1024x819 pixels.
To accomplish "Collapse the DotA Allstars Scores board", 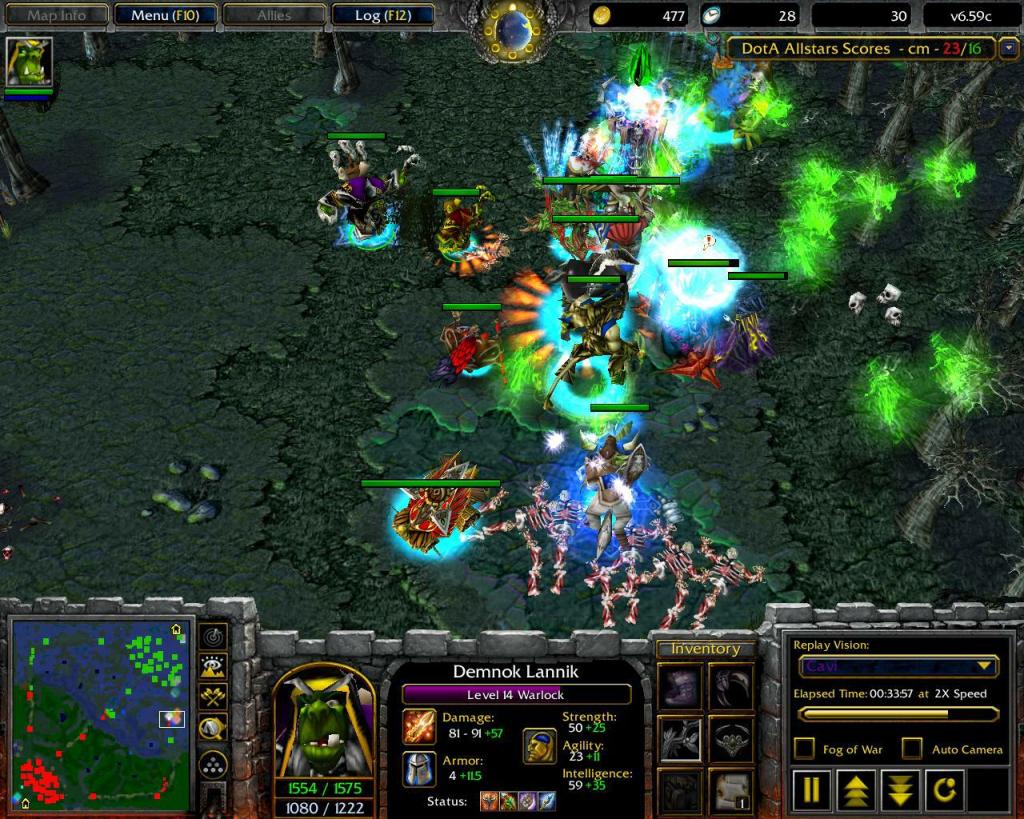I will pos(1008,48).
